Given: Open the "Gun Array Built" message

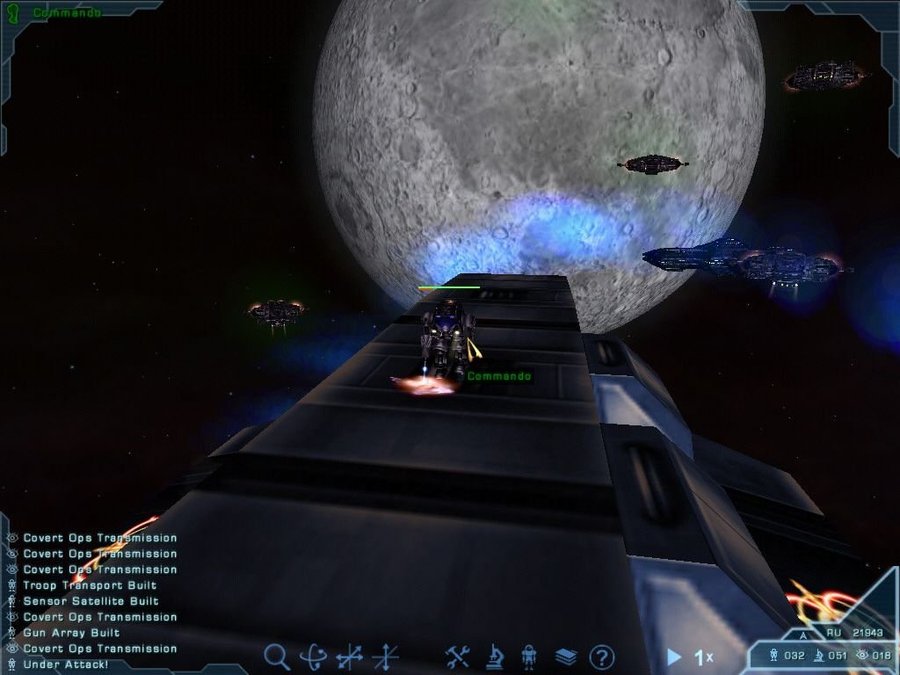Looking at the screenshot, I should [71, 633].
